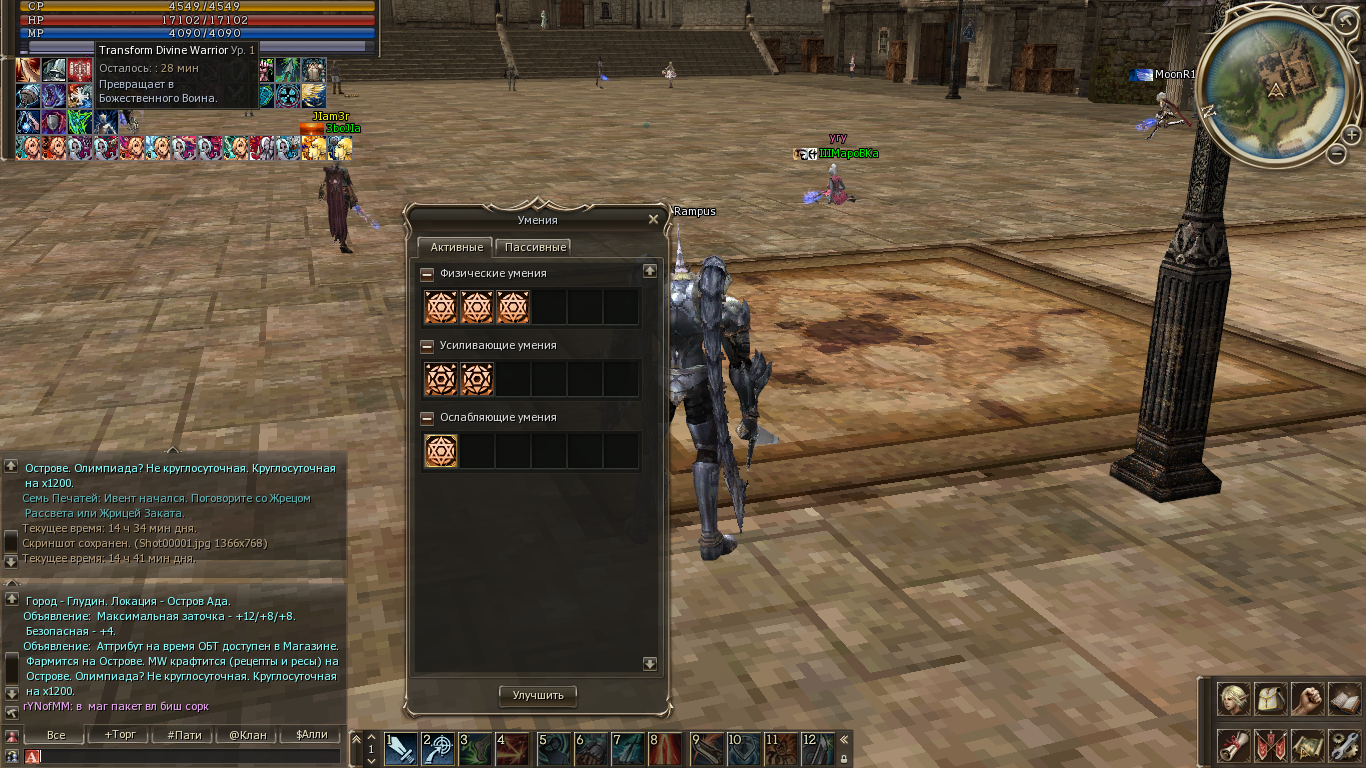Open the character status elf portrait icon
The height and width of the screenshot is (768, 1366).
1234,699
